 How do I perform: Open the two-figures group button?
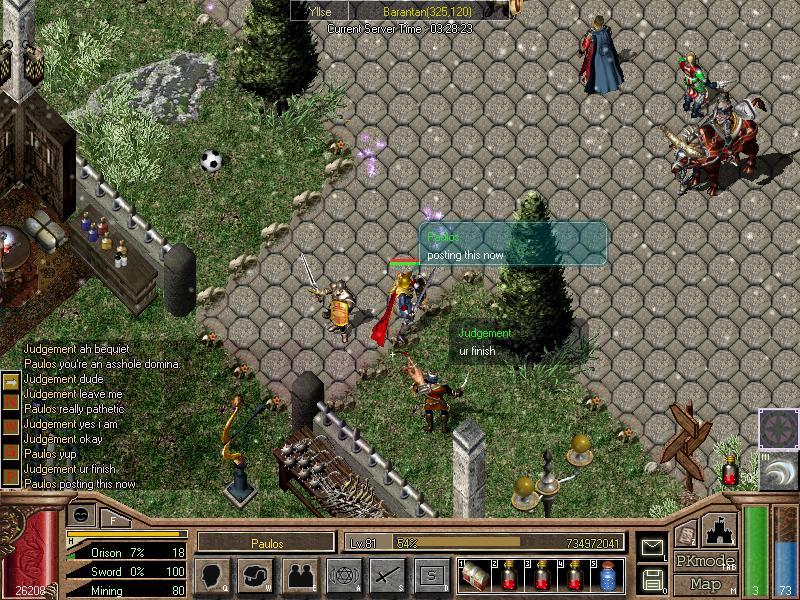pos(299,575)
